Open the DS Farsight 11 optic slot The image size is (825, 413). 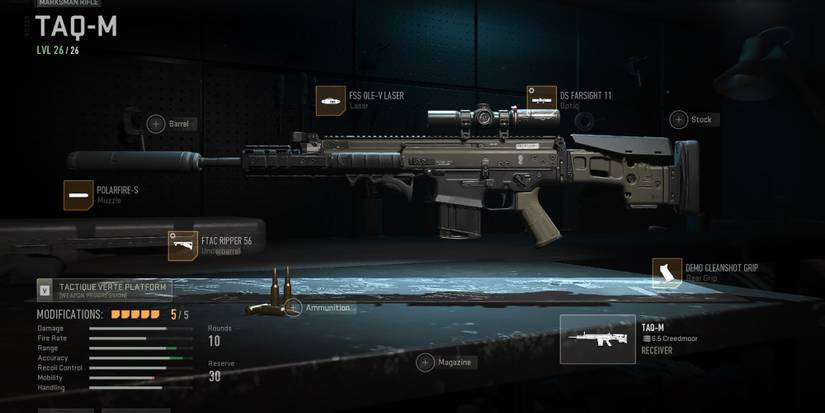[x=542, y=100]
